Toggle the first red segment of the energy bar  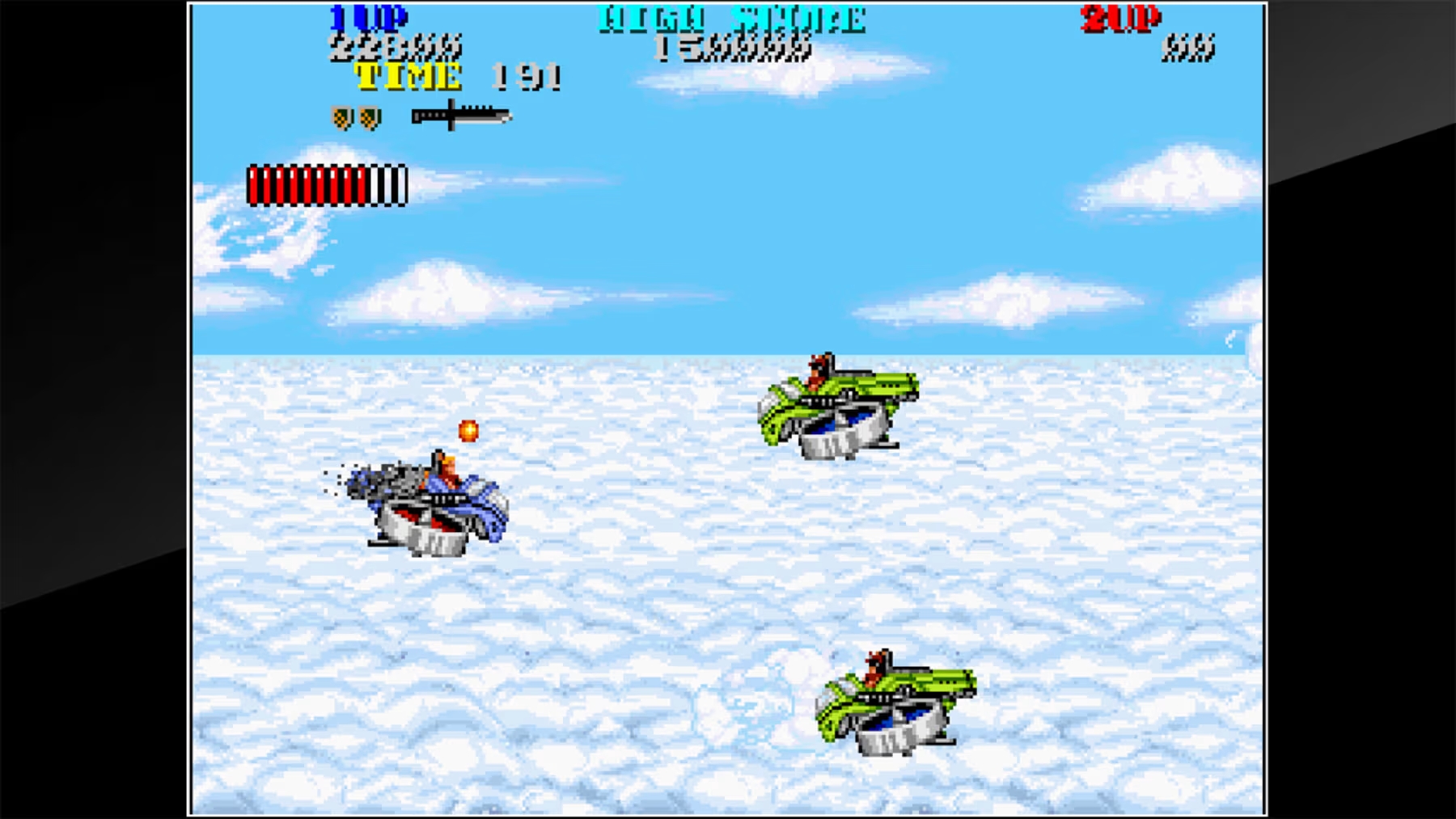tap(253, 184)
